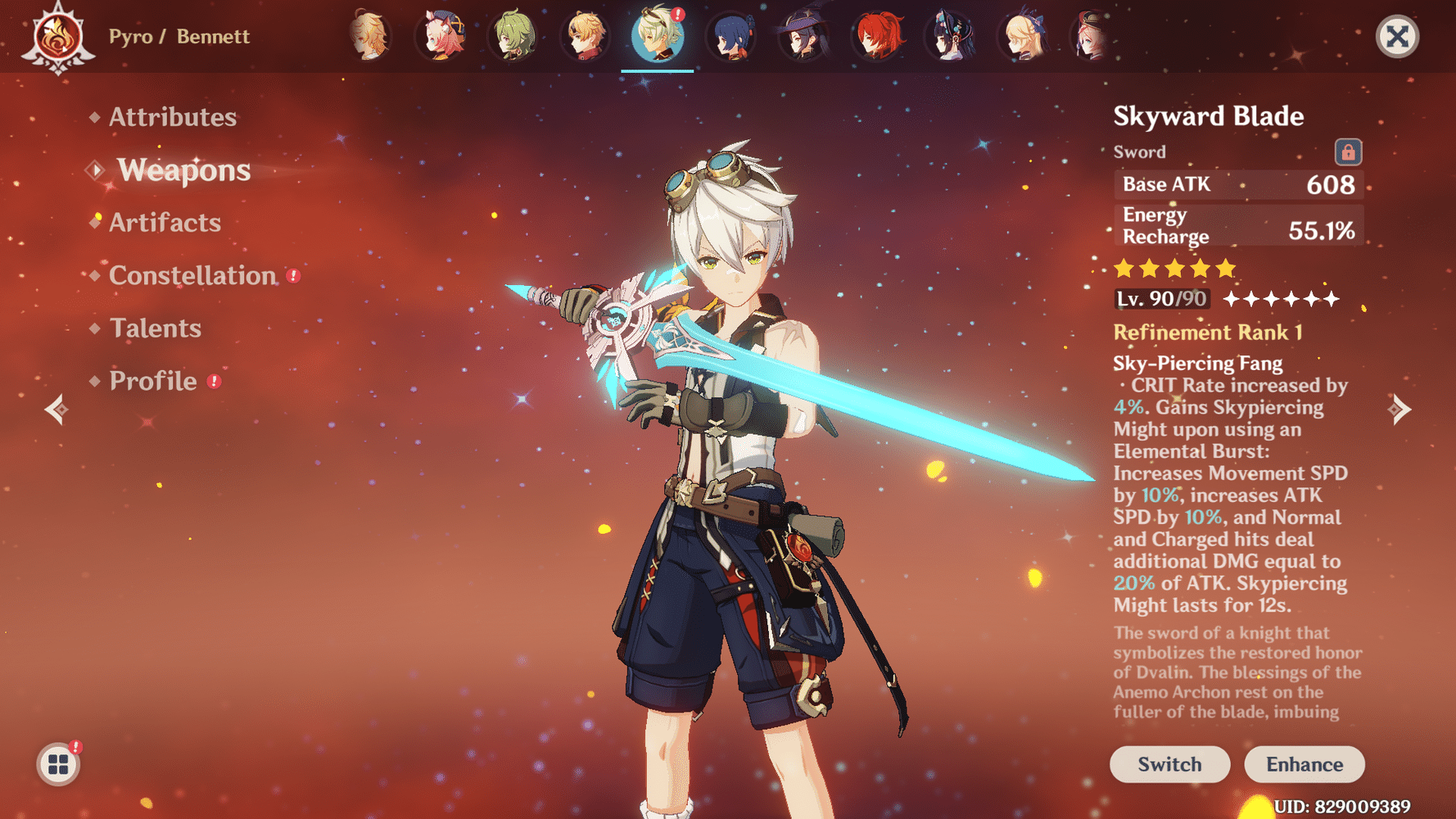Select Mona's witch hat portrait
Screen dimensions: 1456x819
[x=803, y=37]
